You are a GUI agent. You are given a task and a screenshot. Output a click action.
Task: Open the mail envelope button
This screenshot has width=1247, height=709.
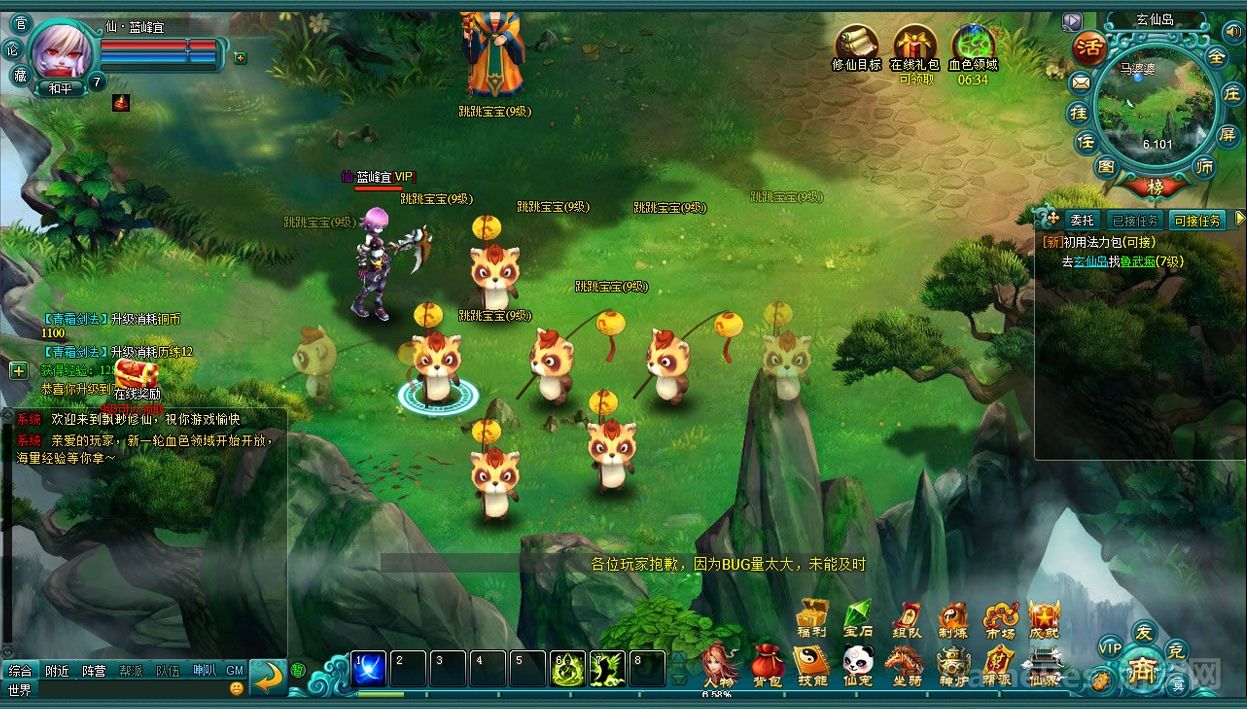1080,82
